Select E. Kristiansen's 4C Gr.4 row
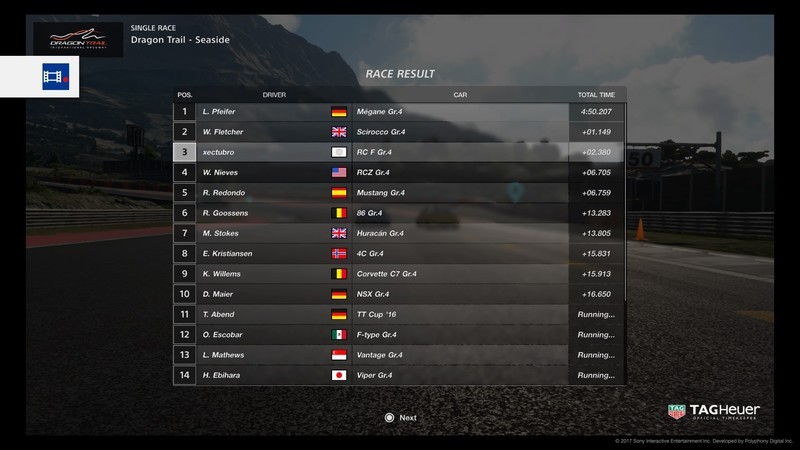Screen dimensions: 800x450 click(x=400, y=253)
